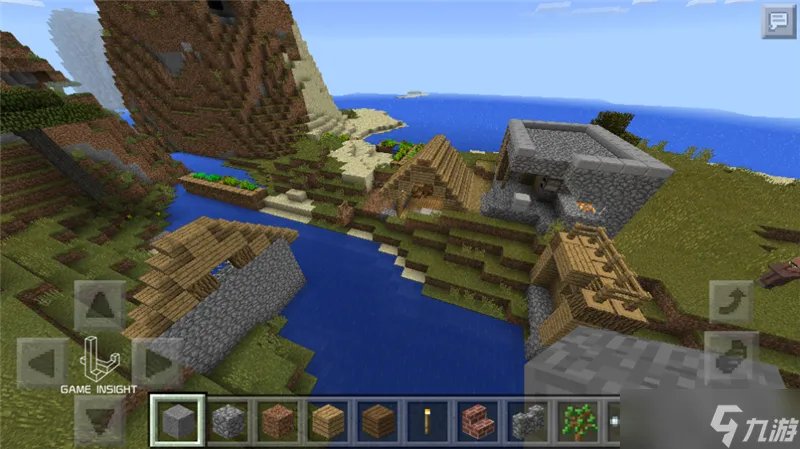Choose the brick stairs hotbar slot
This screenshot has width=800, height=449.
pos(478,421)
